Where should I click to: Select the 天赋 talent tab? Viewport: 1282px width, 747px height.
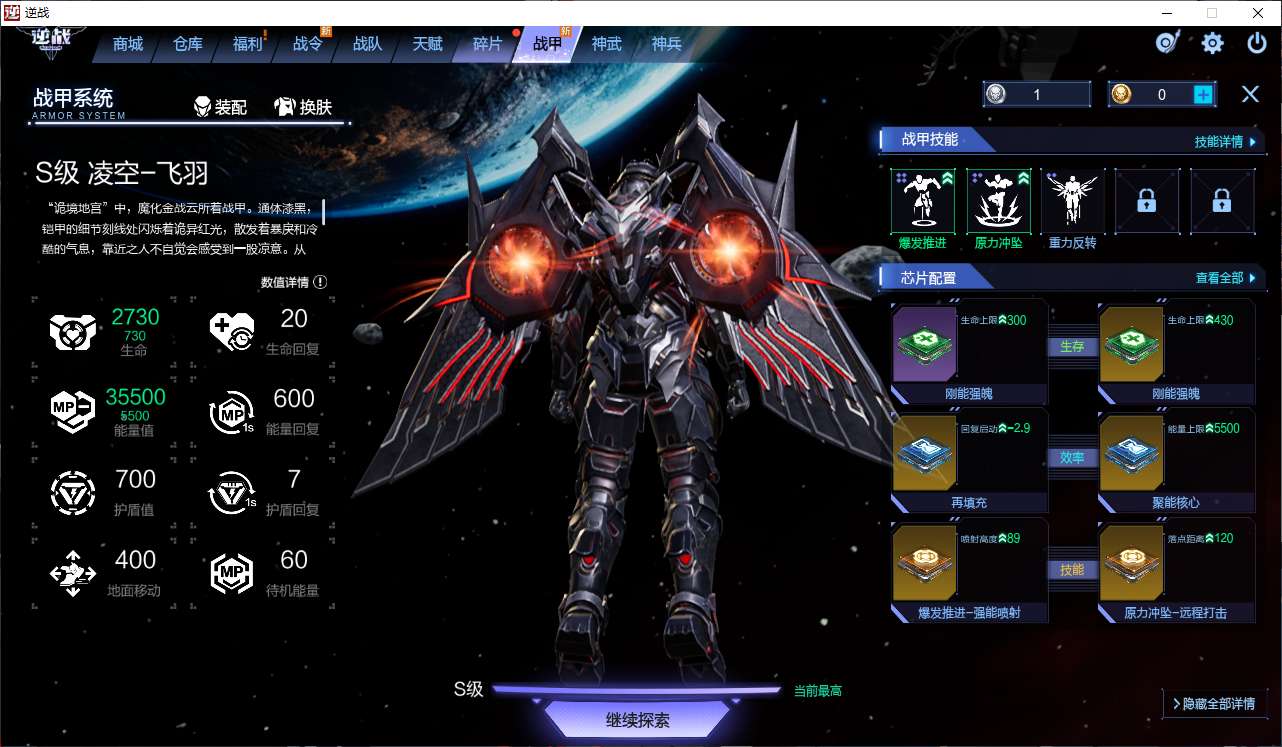427,44
